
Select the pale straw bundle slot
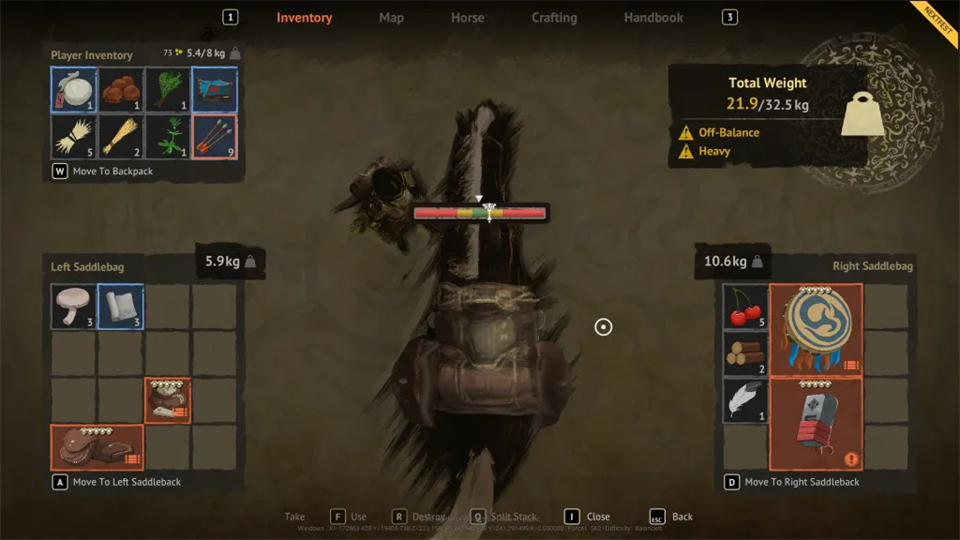pyautogui.click(x=74, y=137)
